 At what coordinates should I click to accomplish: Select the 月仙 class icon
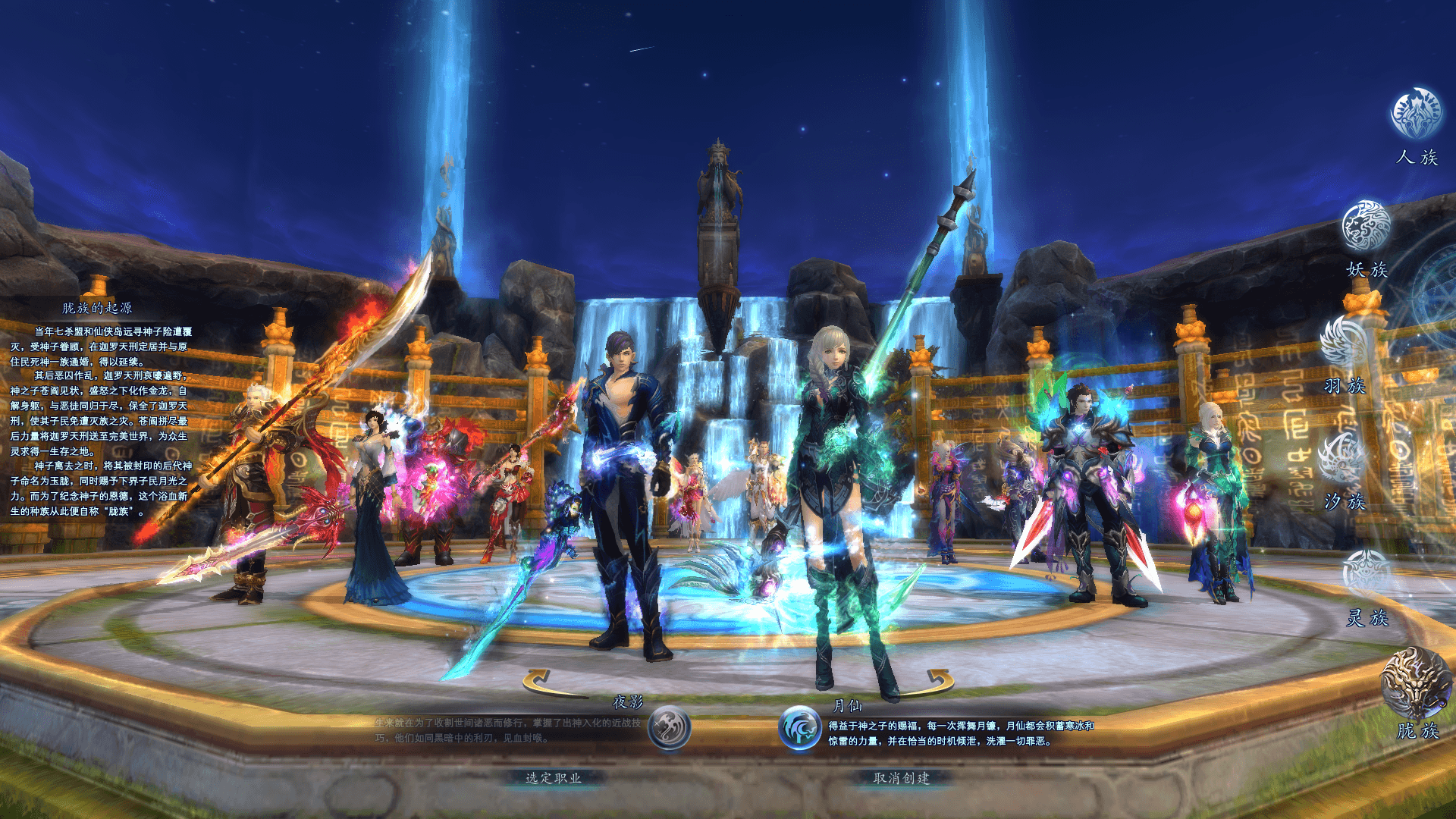(800, 728)
